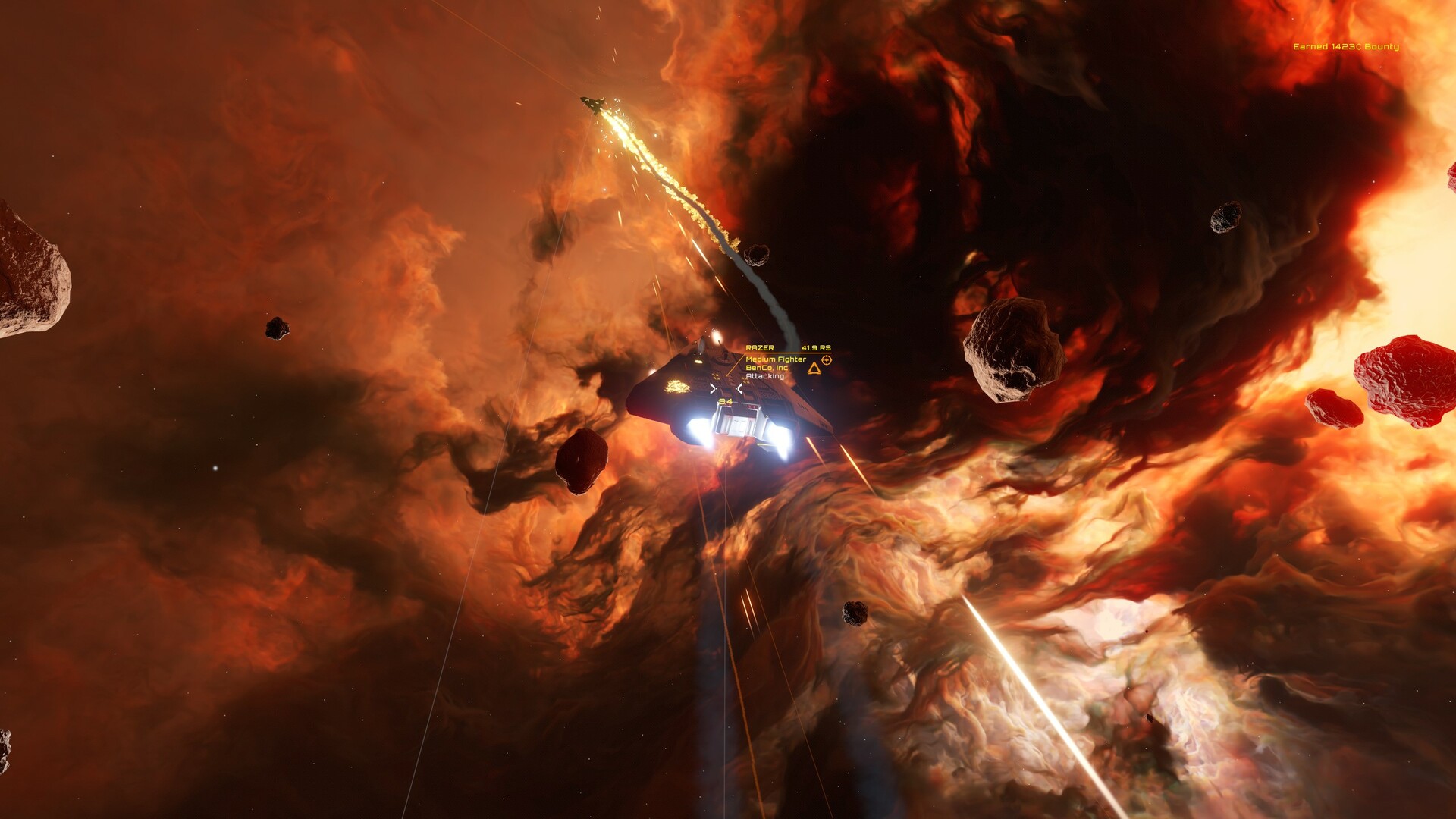
Task: Click the right target lock bracket on the ship
Action: pyautogui.click(x=740, y=388)
